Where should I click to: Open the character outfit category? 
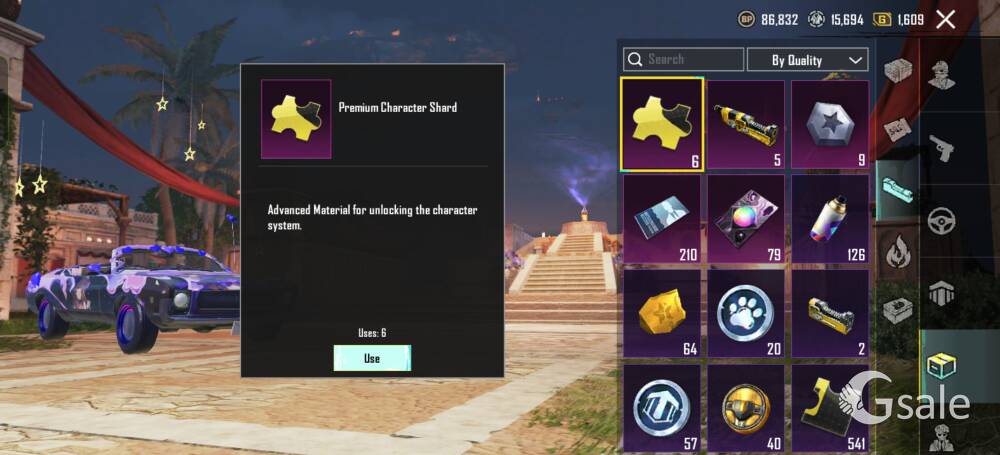pyautogui.click(x=941, y=75)
